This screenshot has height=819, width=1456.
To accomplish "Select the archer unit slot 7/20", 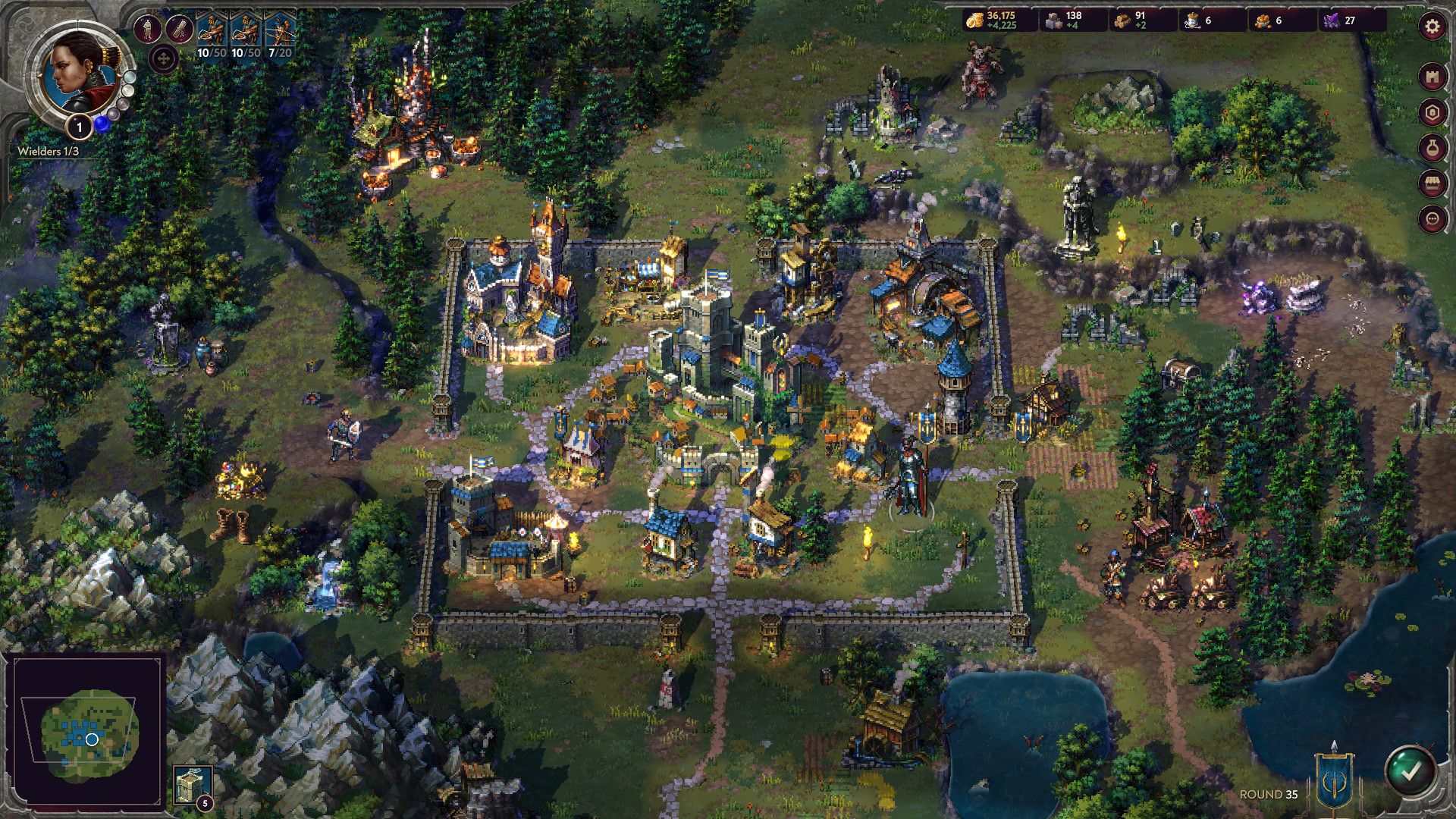I will (x=279, y=32).
